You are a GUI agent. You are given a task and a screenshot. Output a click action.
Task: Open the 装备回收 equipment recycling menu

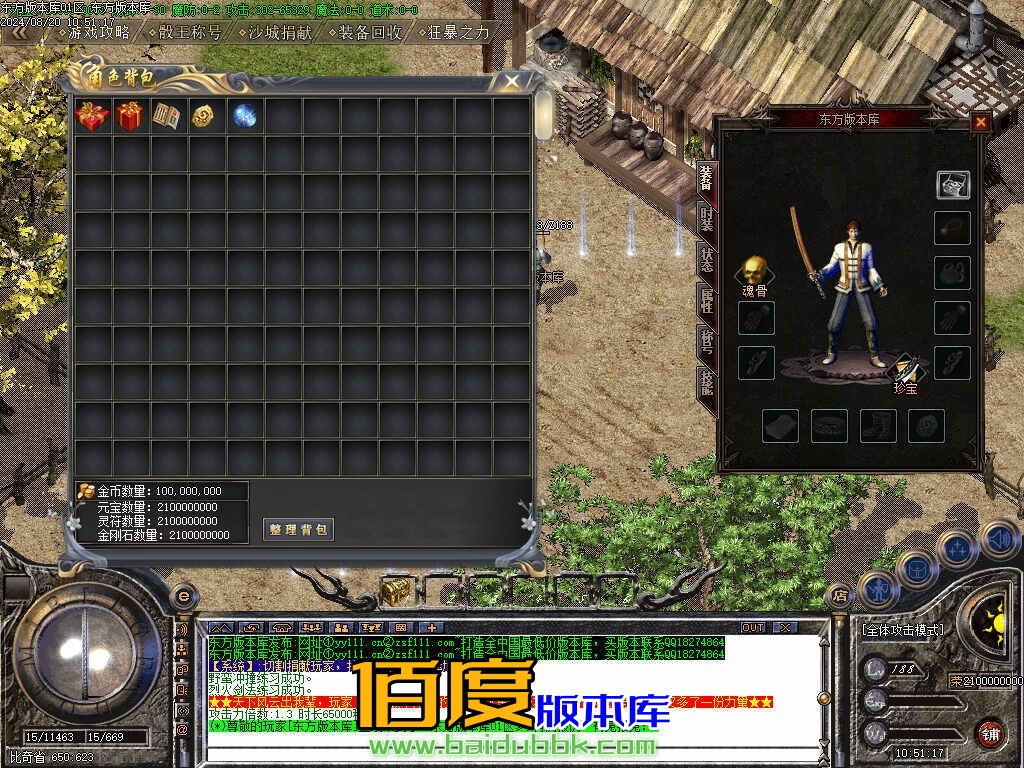(x=369, y=31)
